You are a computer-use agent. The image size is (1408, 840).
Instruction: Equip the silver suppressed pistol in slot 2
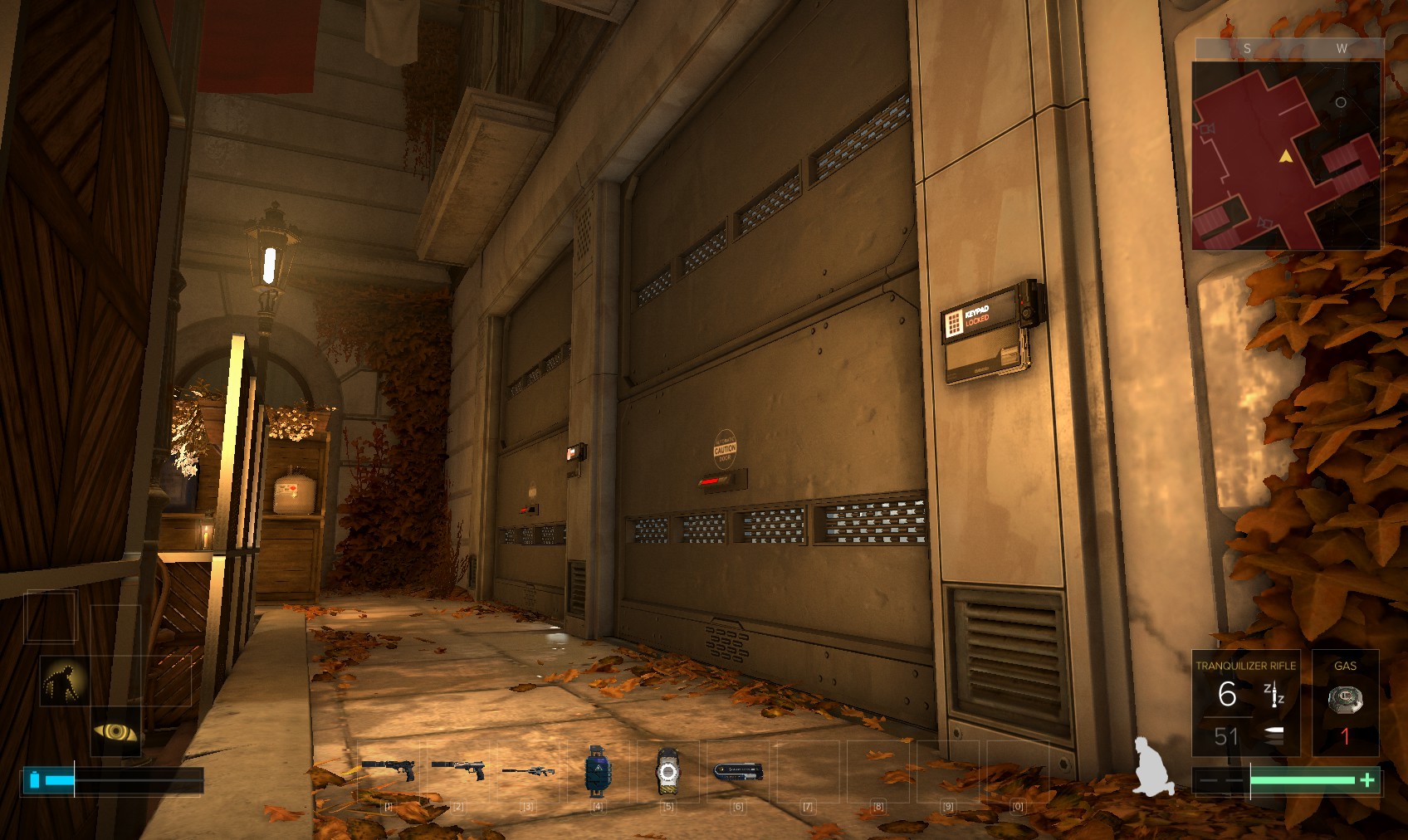point(458,769)
